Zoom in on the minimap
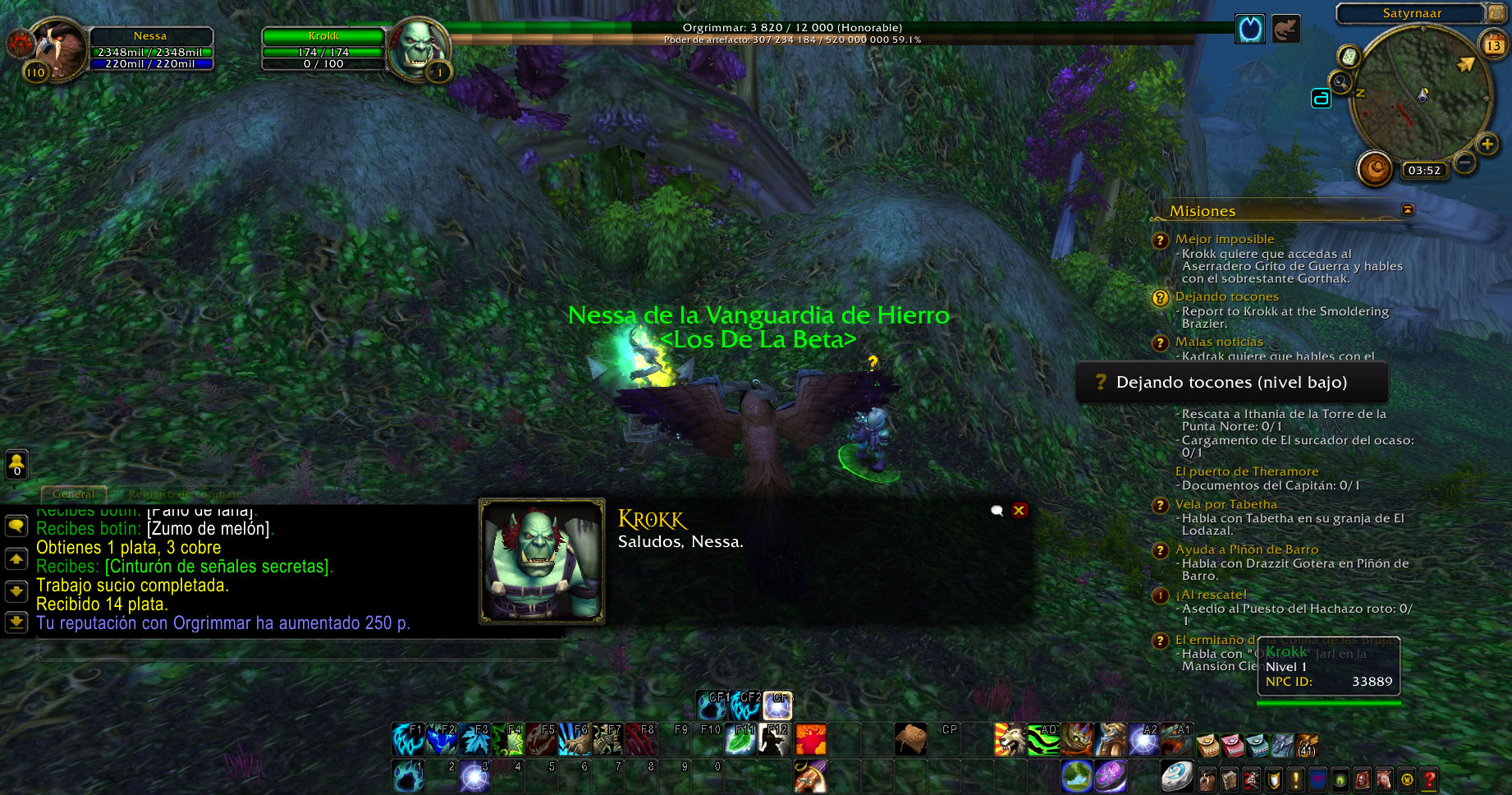Screen dimensions: 1512x795 pyautogui.click(x=1487, y=145)
